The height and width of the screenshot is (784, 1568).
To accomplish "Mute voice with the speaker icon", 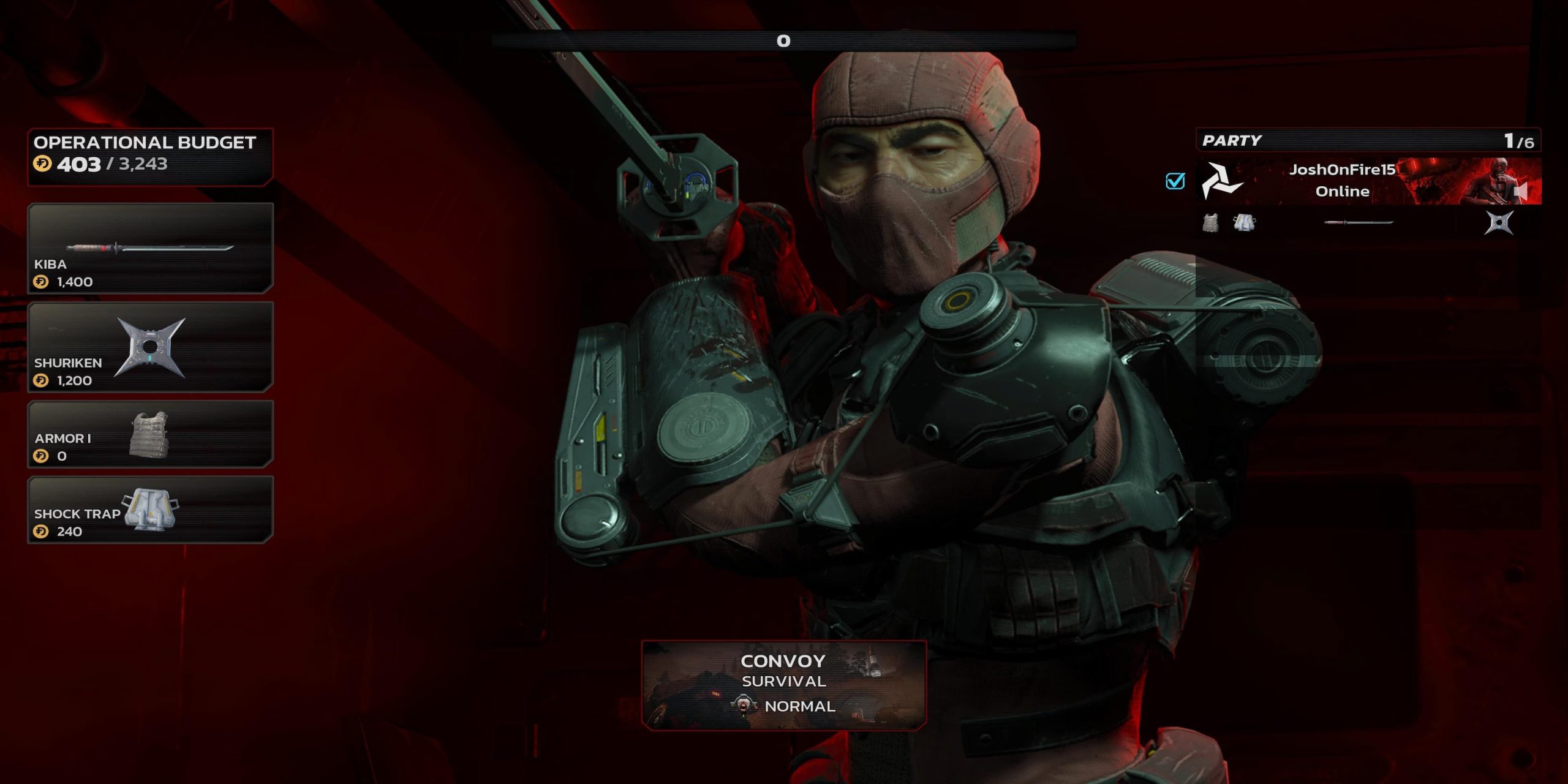I will pyautogui.click(x=1521, y=191).
